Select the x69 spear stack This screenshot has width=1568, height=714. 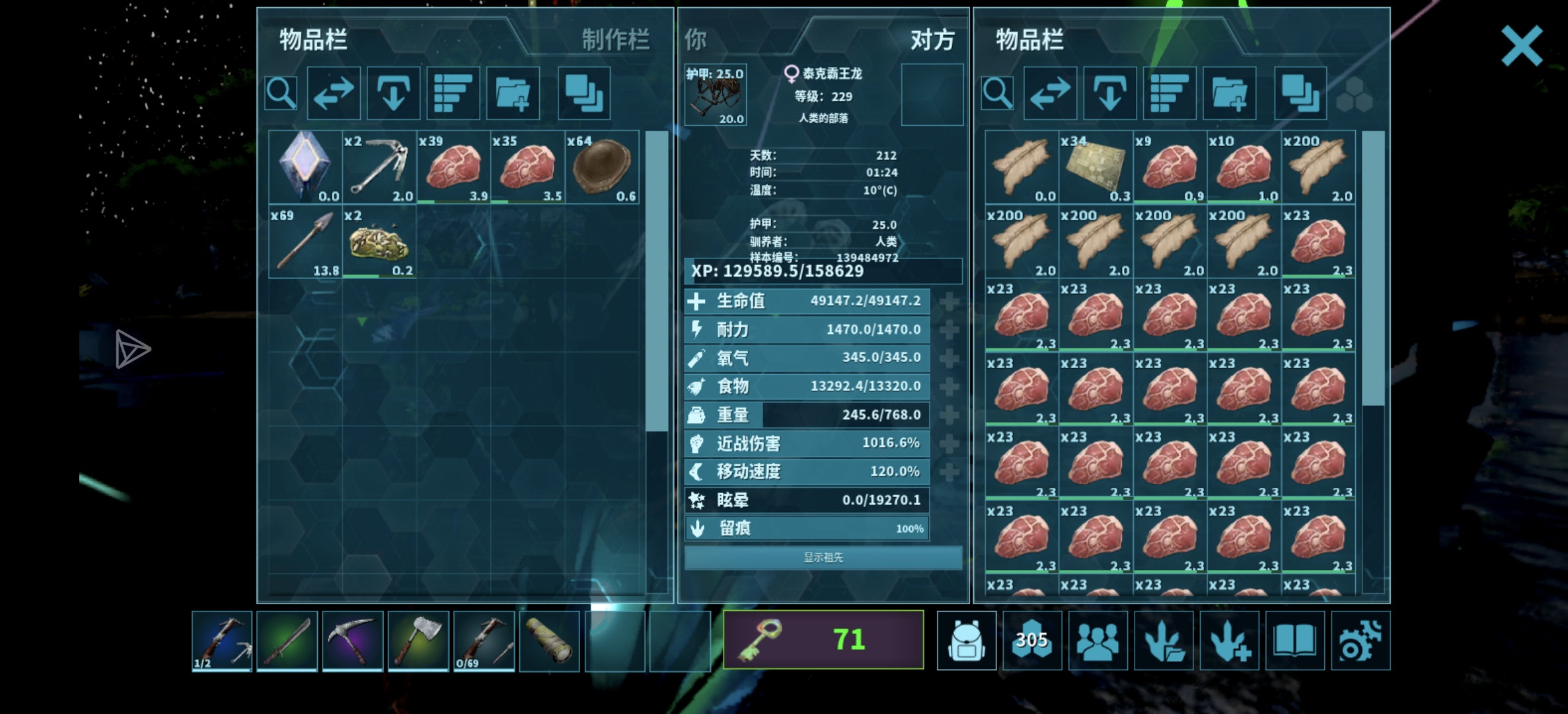click(x=305, y=241)
